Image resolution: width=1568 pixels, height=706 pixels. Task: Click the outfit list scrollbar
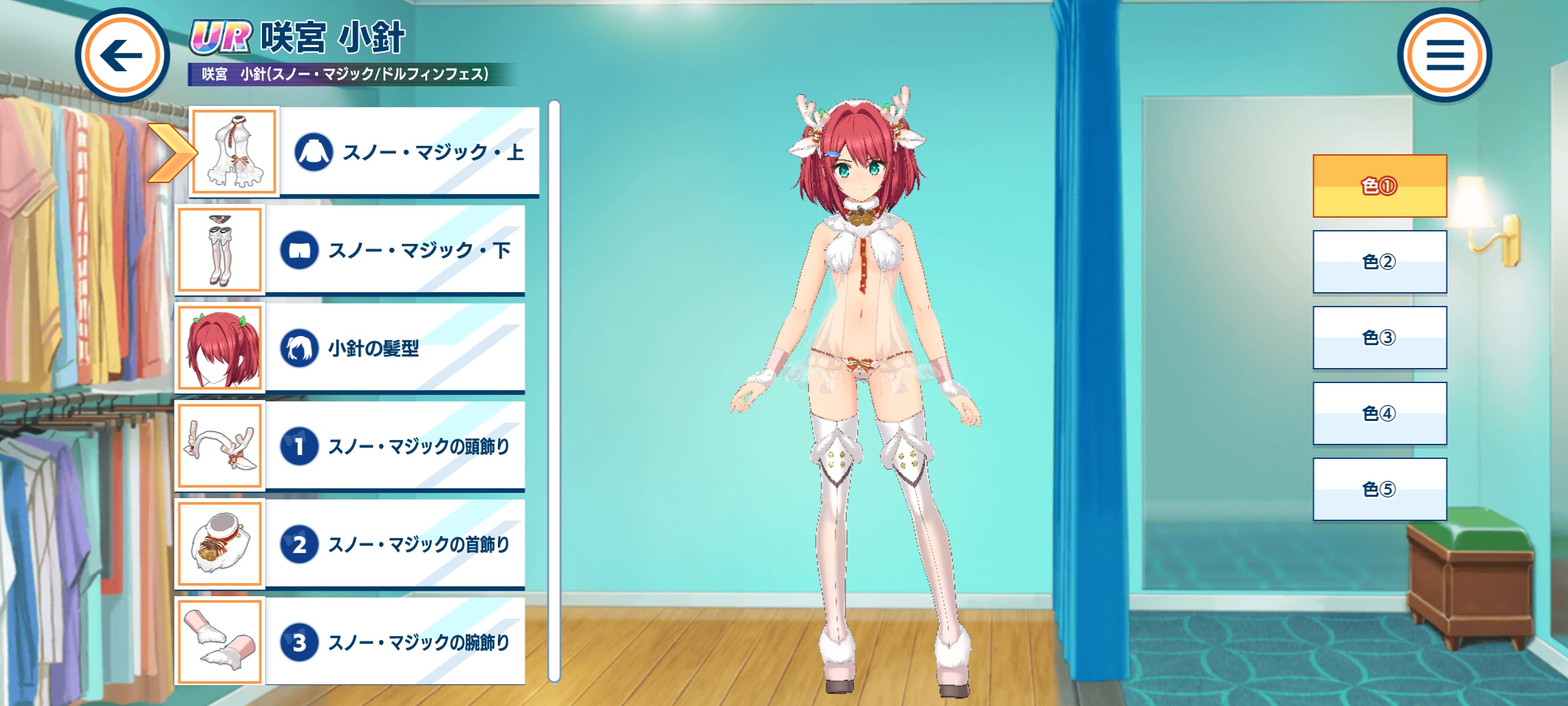tap(554, 391)
